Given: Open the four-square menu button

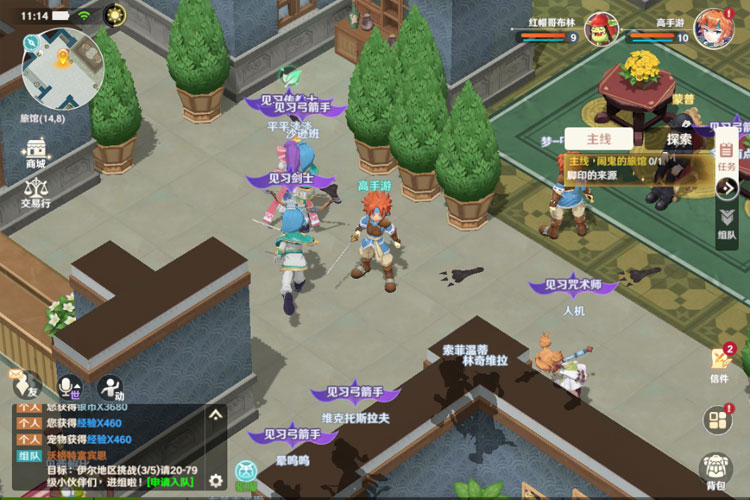Looking at the screenshot, I should click(x=717, y=419).
